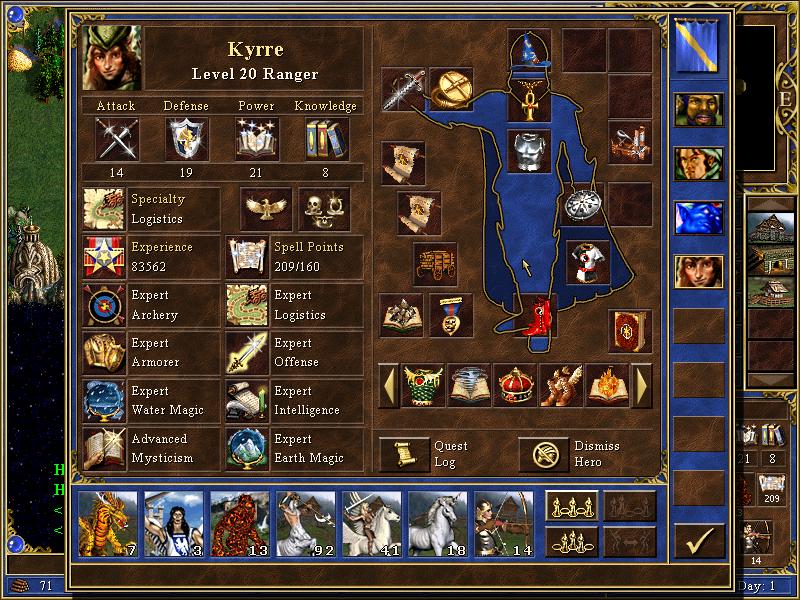Choose the white unicorn troop stack
The image size is (800, 600).
point(437,521)
